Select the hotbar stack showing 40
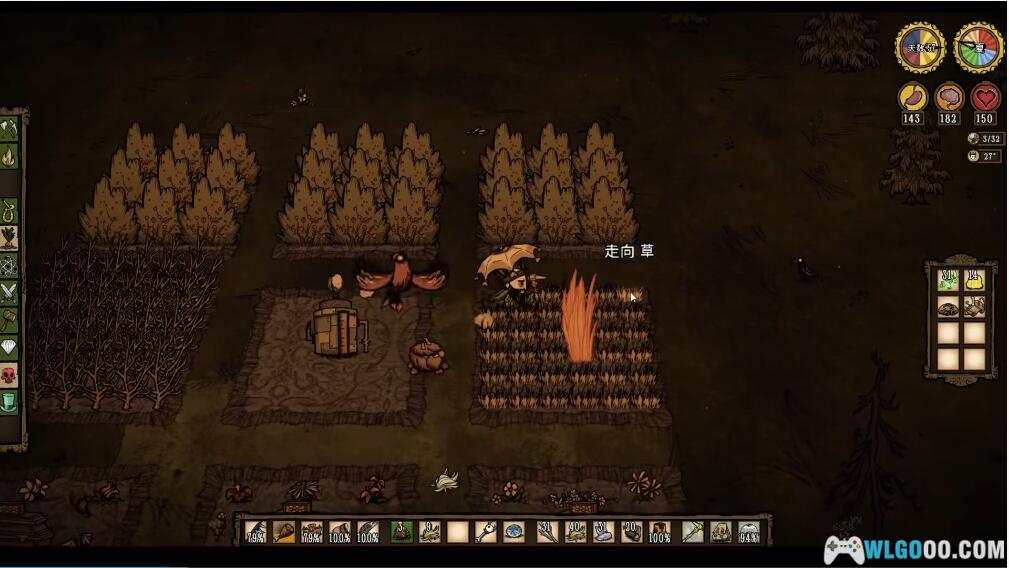The height and width of the screenshot is (568, 1009). pyautogui.click(x=576, y=532)
